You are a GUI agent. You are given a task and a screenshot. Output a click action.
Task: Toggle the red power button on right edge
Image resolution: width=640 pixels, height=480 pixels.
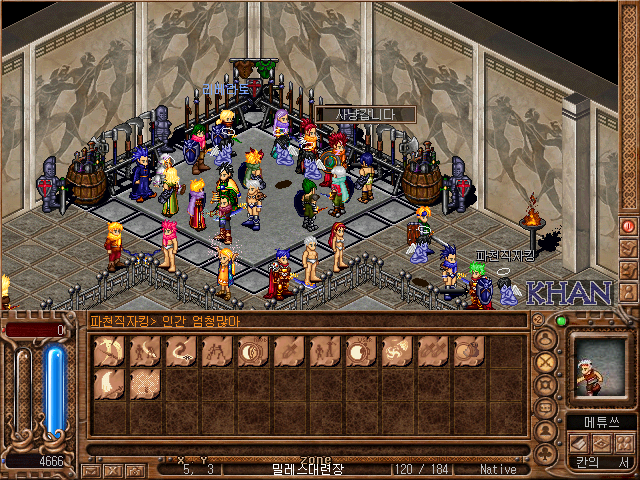coord(628,227)
